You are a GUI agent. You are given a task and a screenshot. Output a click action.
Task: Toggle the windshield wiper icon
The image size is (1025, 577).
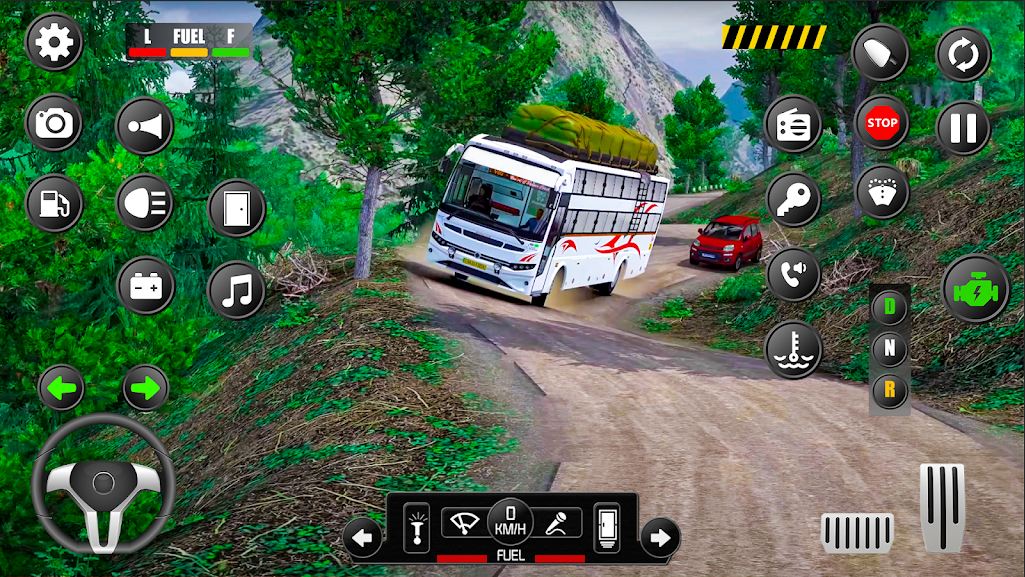click(x=463, y=522)
